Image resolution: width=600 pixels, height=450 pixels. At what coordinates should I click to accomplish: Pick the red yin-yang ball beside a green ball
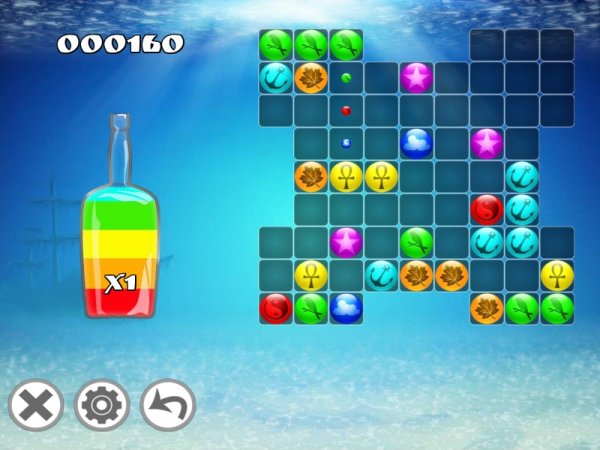276,308
